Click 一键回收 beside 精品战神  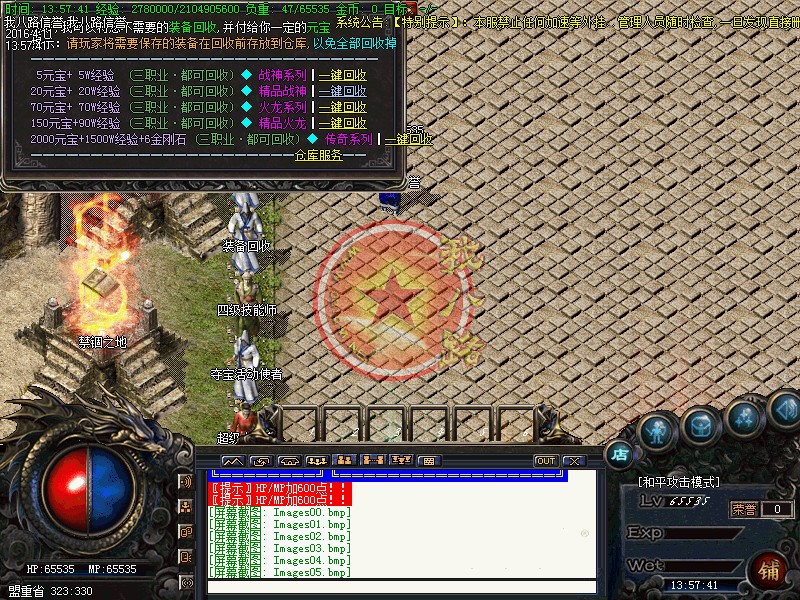[343, 91]
